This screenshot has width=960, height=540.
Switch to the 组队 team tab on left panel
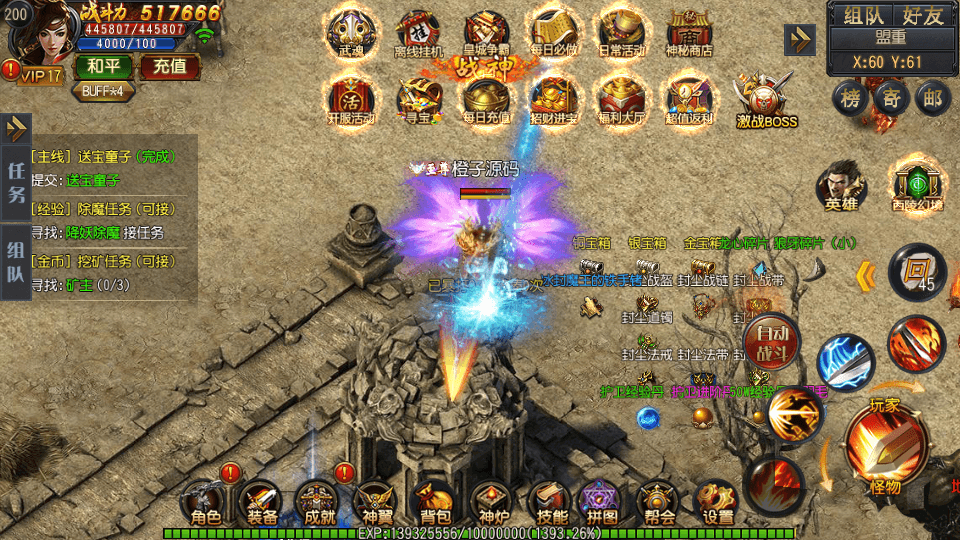coord(16,261)
